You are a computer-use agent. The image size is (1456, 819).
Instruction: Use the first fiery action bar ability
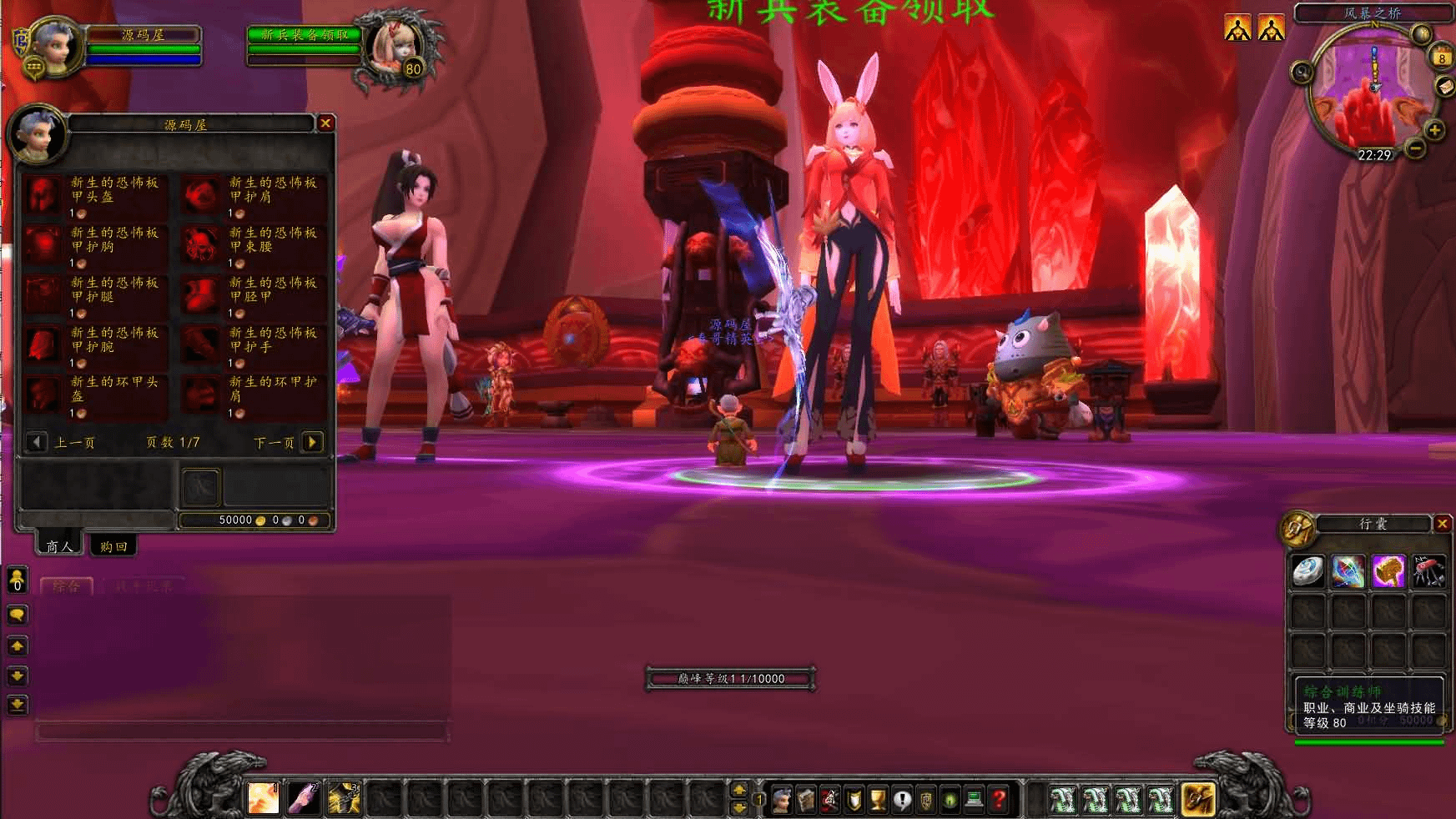264,798
